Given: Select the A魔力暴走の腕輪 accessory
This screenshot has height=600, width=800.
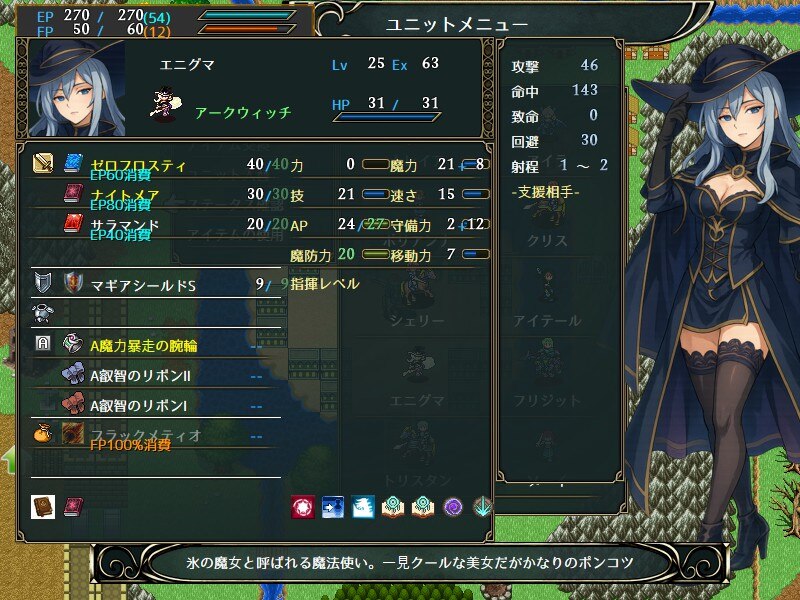Looking at the screenshot, I should pyautogui.click(x=143, y=344).
